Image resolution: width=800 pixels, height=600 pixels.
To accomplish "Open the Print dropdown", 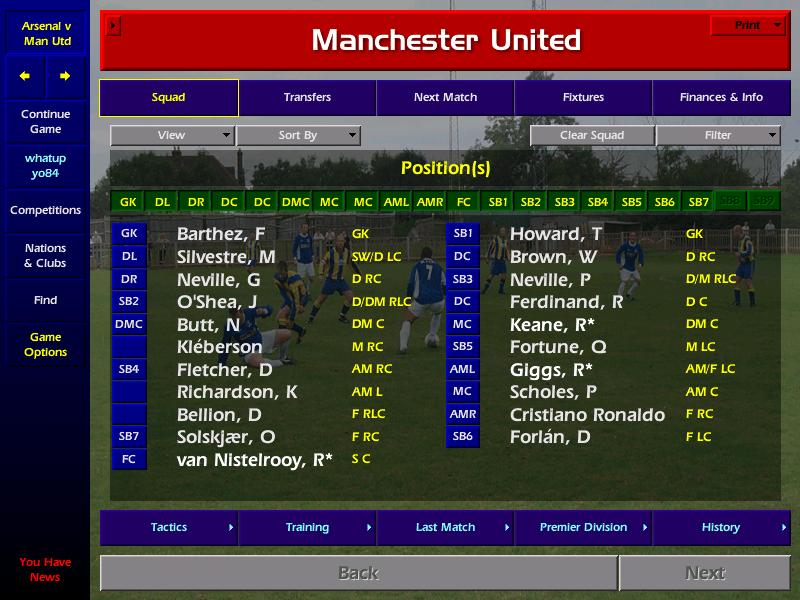I will tap(748, 26).
